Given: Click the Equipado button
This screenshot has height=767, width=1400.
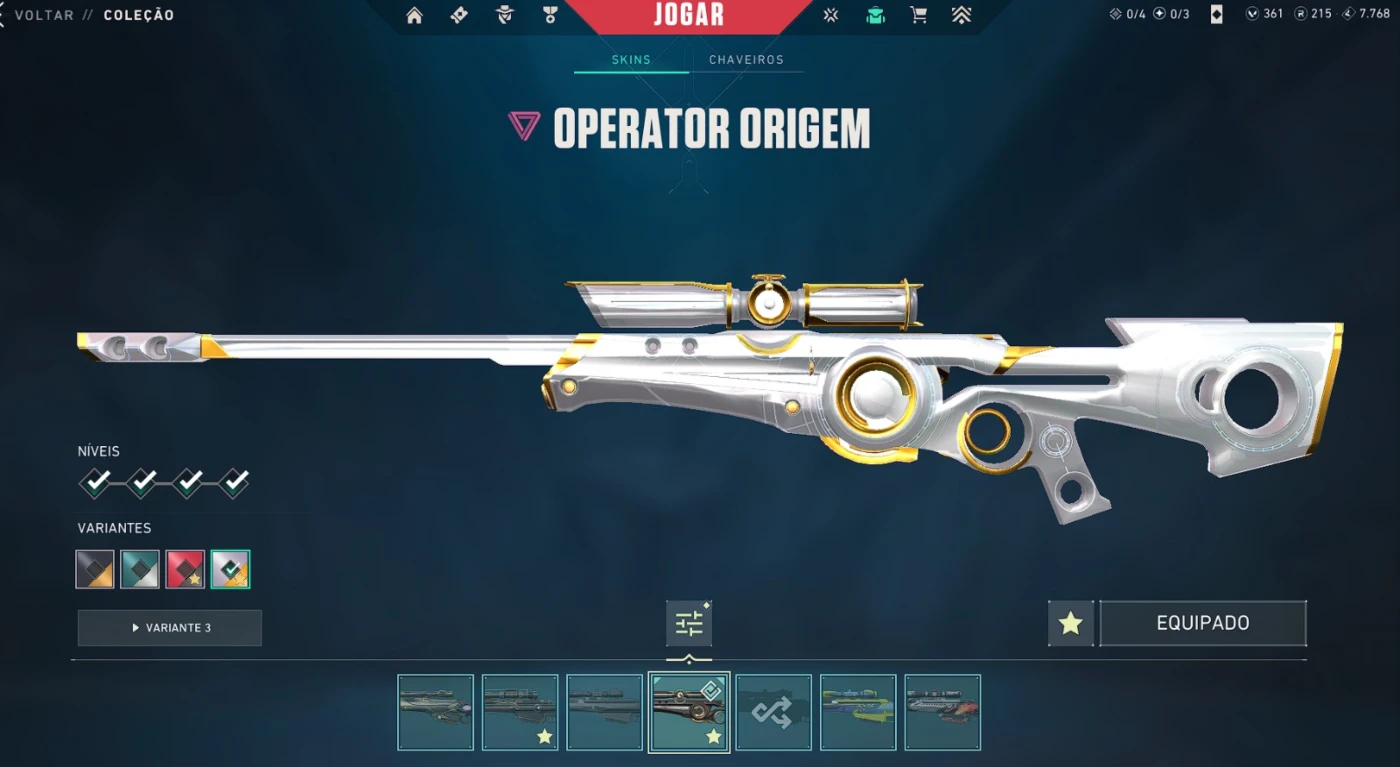Looking at the screenshot, I should [x=1202, y=624].
